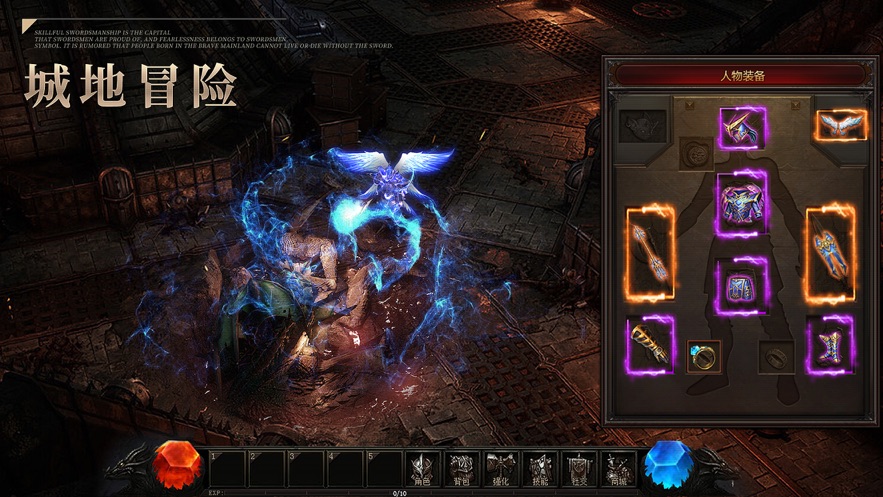The height and width of the screenshot is (497, 883).
Task: Select the blue gem ring slot
Action: pyautogui.click(x=704, y=356)
